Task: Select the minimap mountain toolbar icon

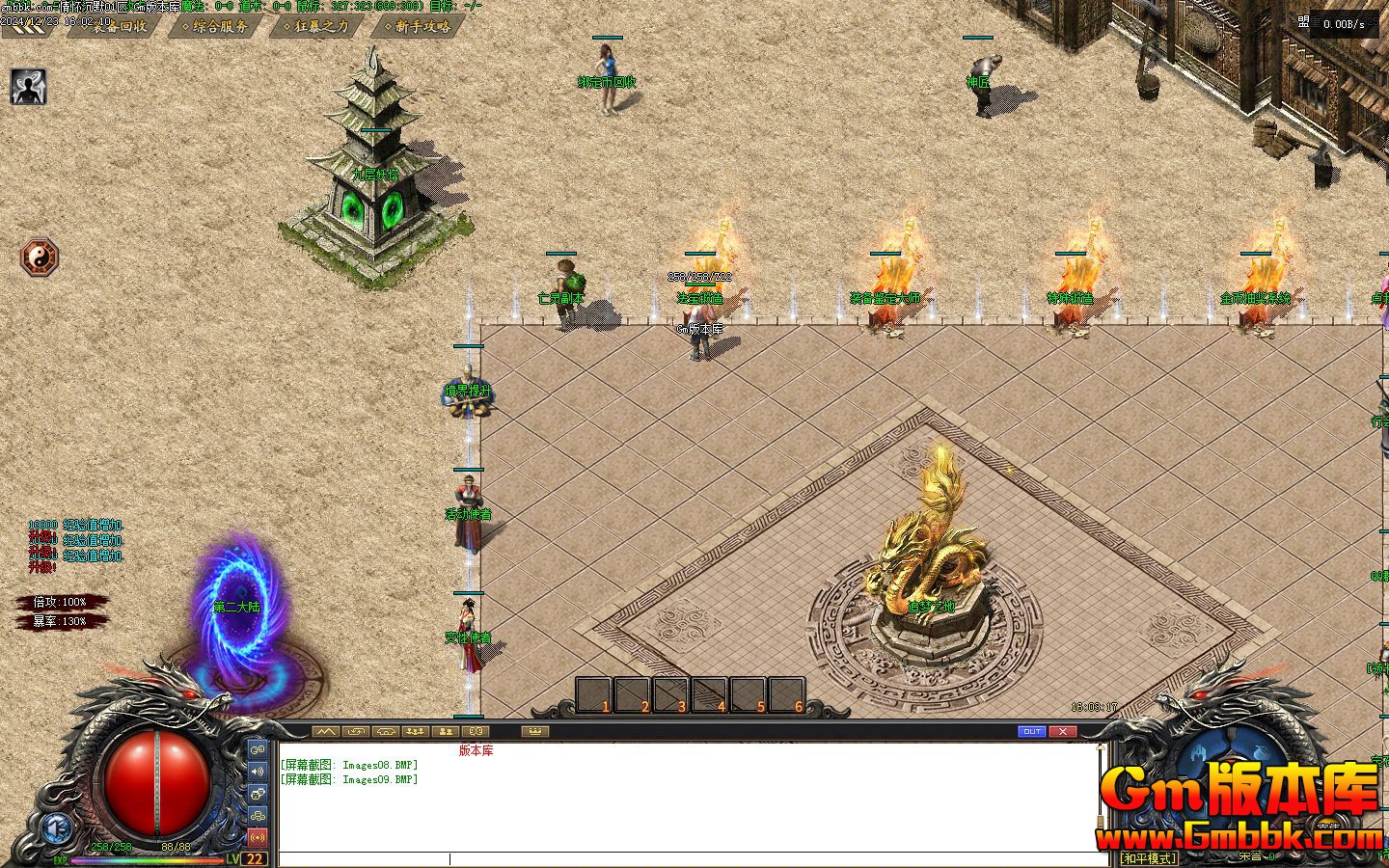Action: coord(324,730)
